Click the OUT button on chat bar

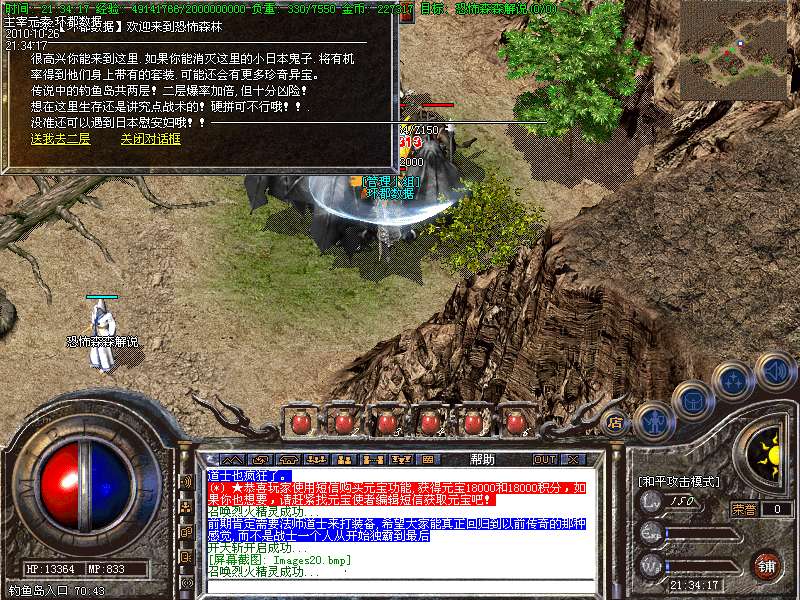click(544, 459)
